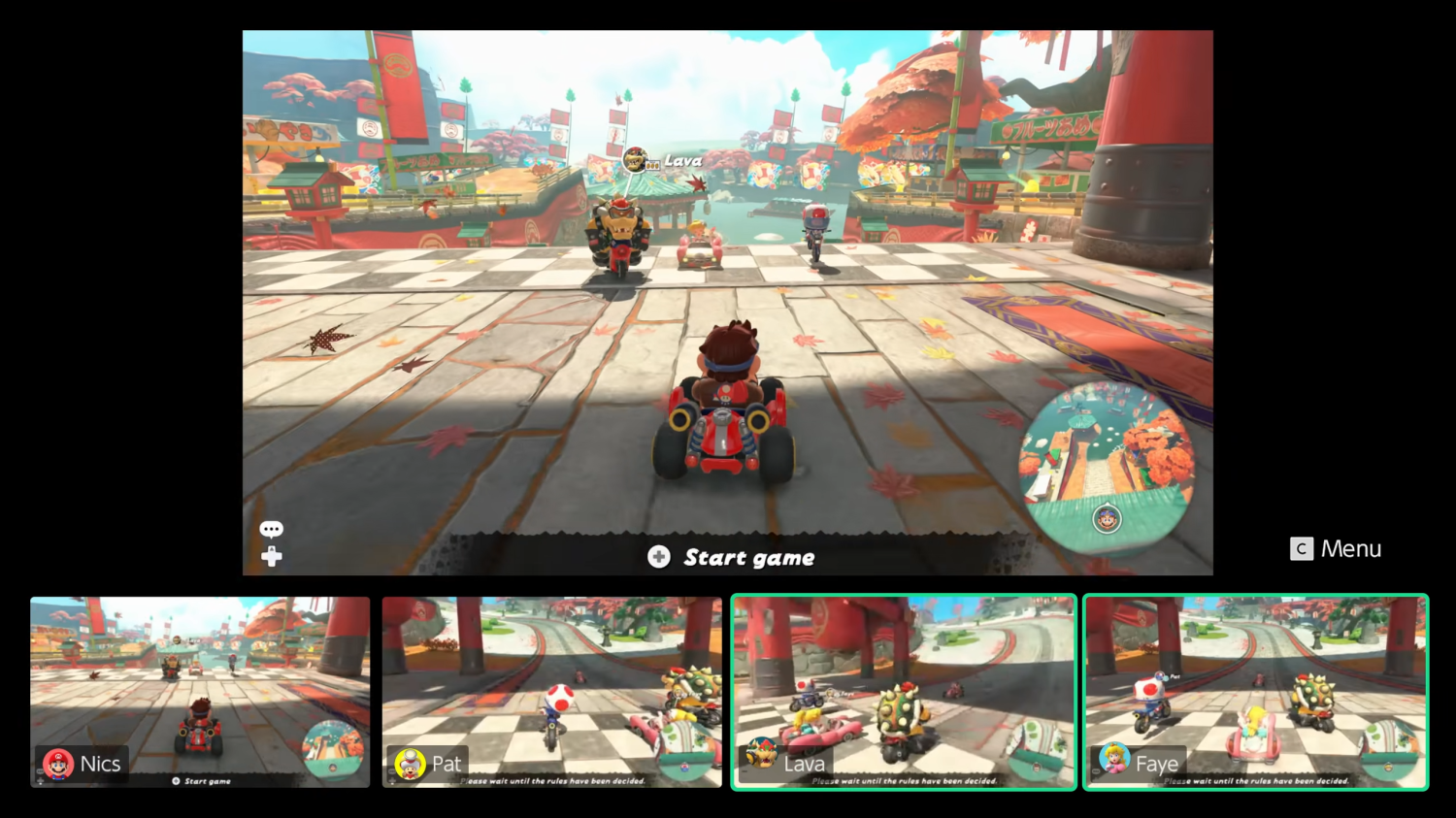Click Lava's Bowser badge above his kart
This screenshot has width=1456, height=818.
tap(636, 157)
